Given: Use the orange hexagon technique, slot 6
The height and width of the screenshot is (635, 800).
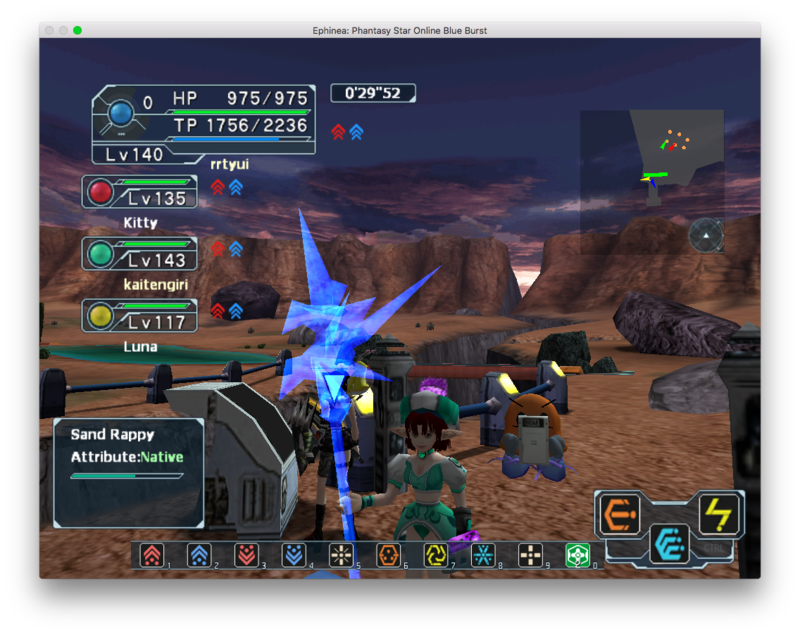Looking at the screenshot, I should point(388,555).
